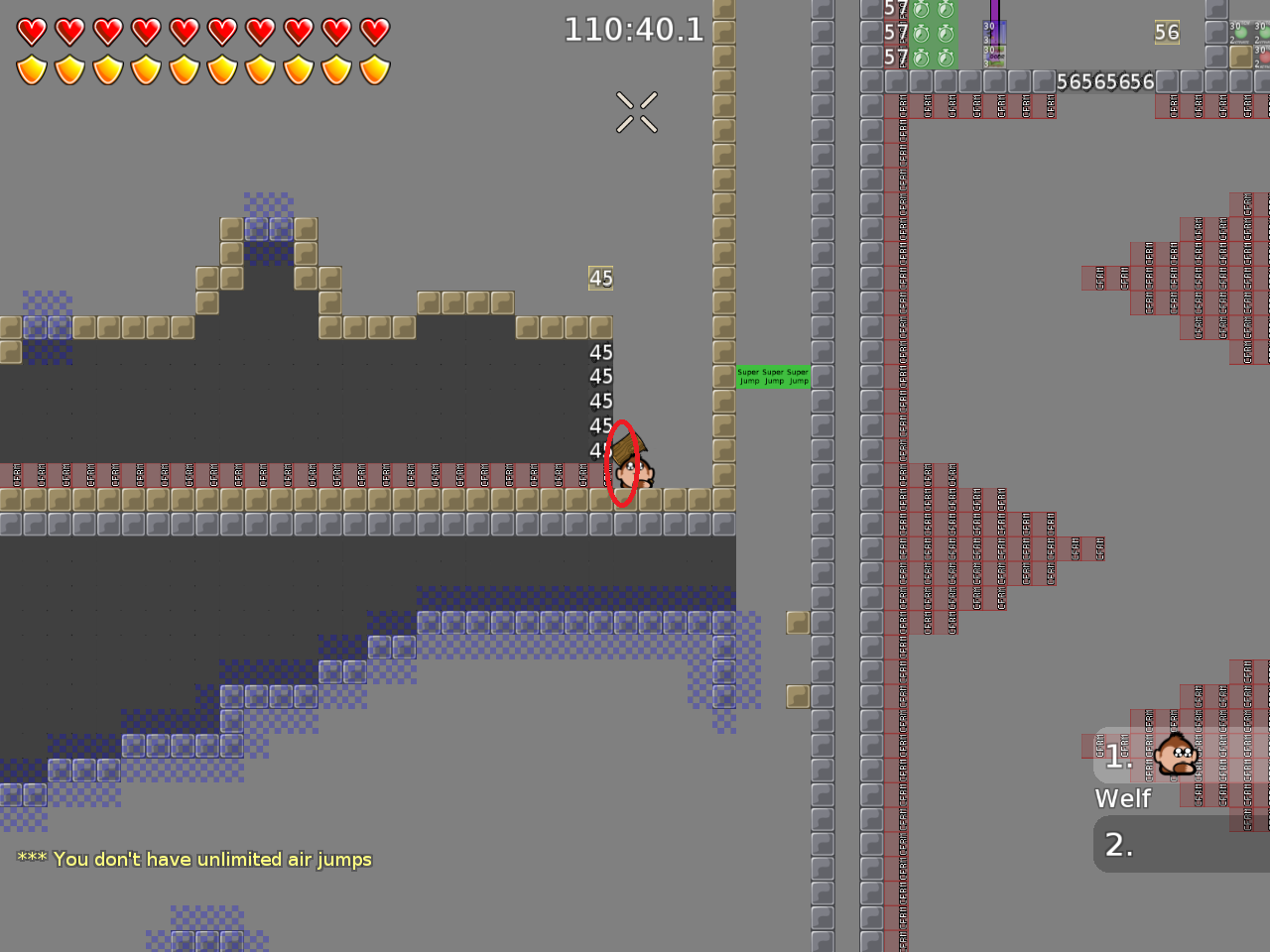
Task: Click the Goomba avatar beside rank 1
Action: pyautogui.click(x=1176, y=756)
